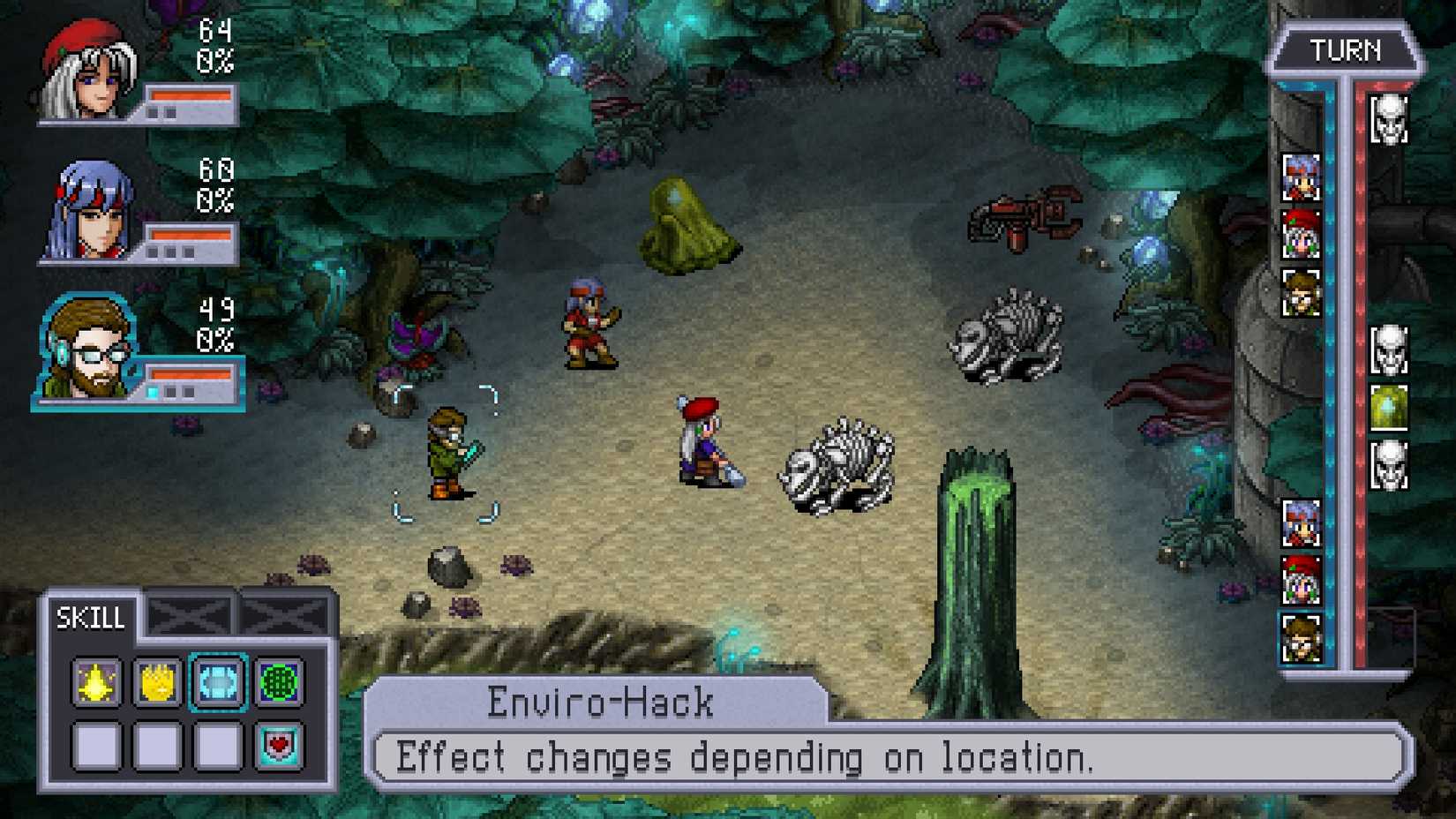Select an empty skill slot in the bottom row

click(x=94, y=746)
